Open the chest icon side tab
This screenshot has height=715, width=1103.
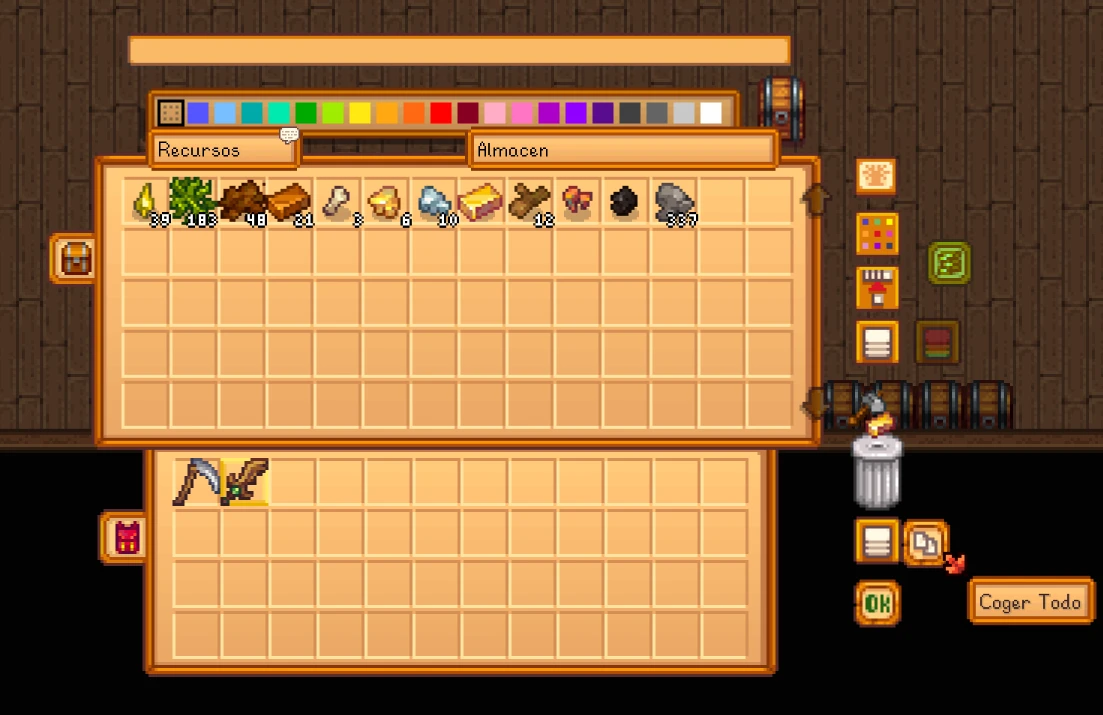click(x=75, y=258)
